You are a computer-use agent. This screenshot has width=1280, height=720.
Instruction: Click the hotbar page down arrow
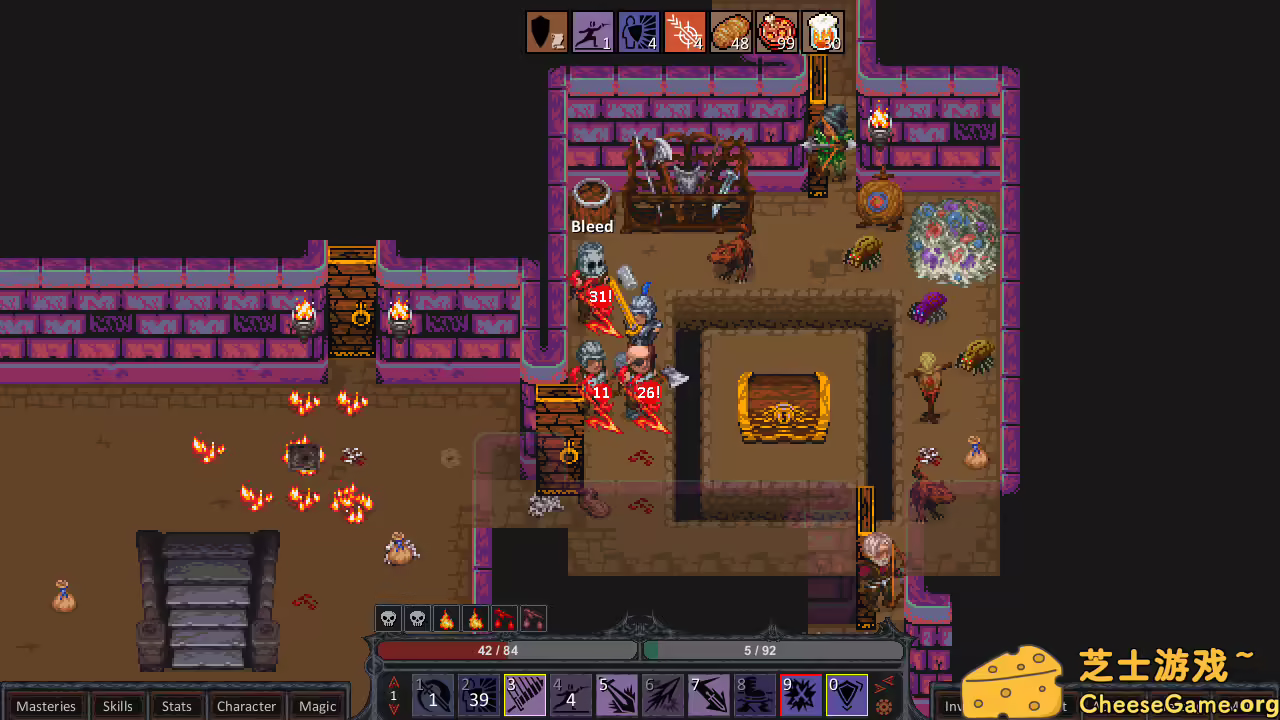pos(393,709)
